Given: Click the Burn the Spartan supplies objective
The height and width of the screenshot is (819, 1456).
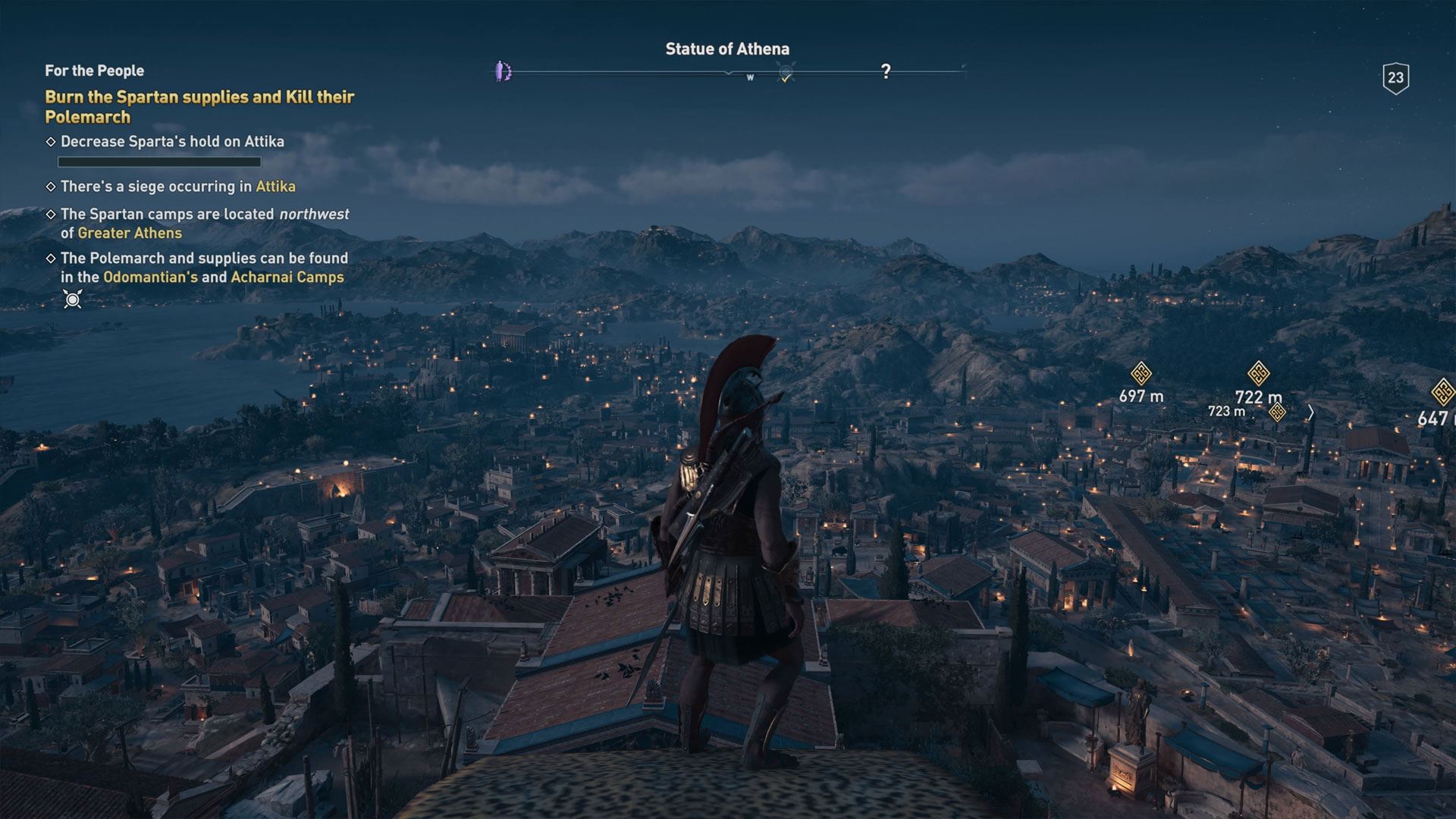Looking at the screenshot, I should [x=199, y=107].
